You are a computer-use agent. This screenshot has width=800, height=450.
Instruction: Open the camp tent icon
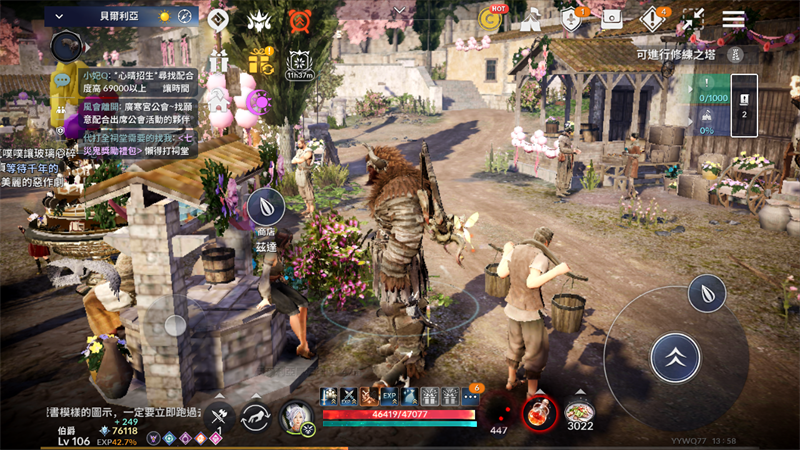click(532, 18)
